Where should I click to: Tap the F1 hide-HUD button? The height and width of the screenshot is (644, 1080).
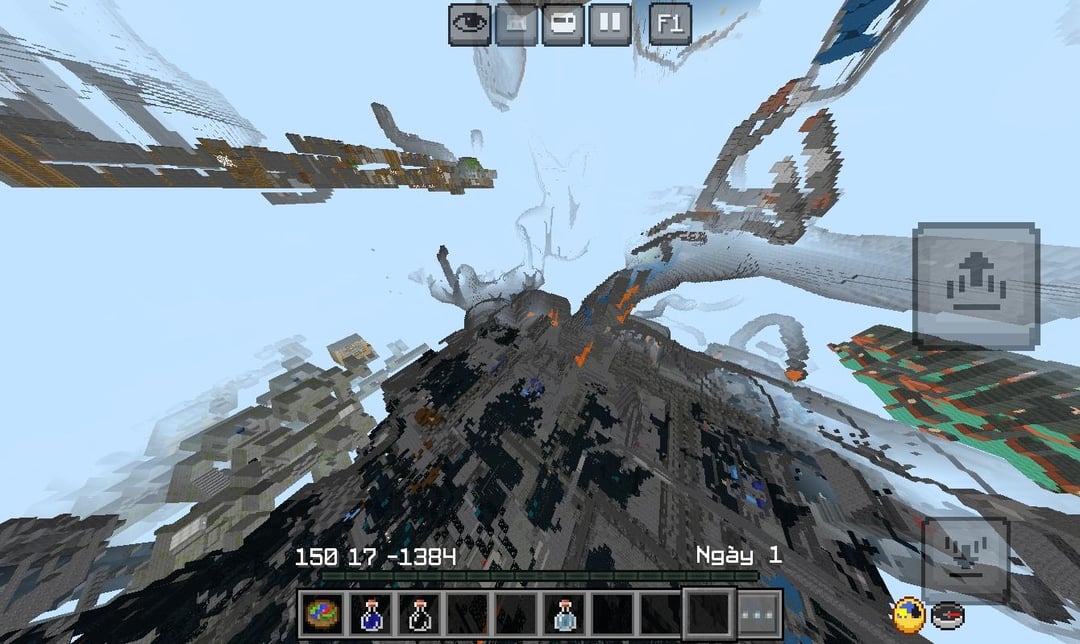670,23
